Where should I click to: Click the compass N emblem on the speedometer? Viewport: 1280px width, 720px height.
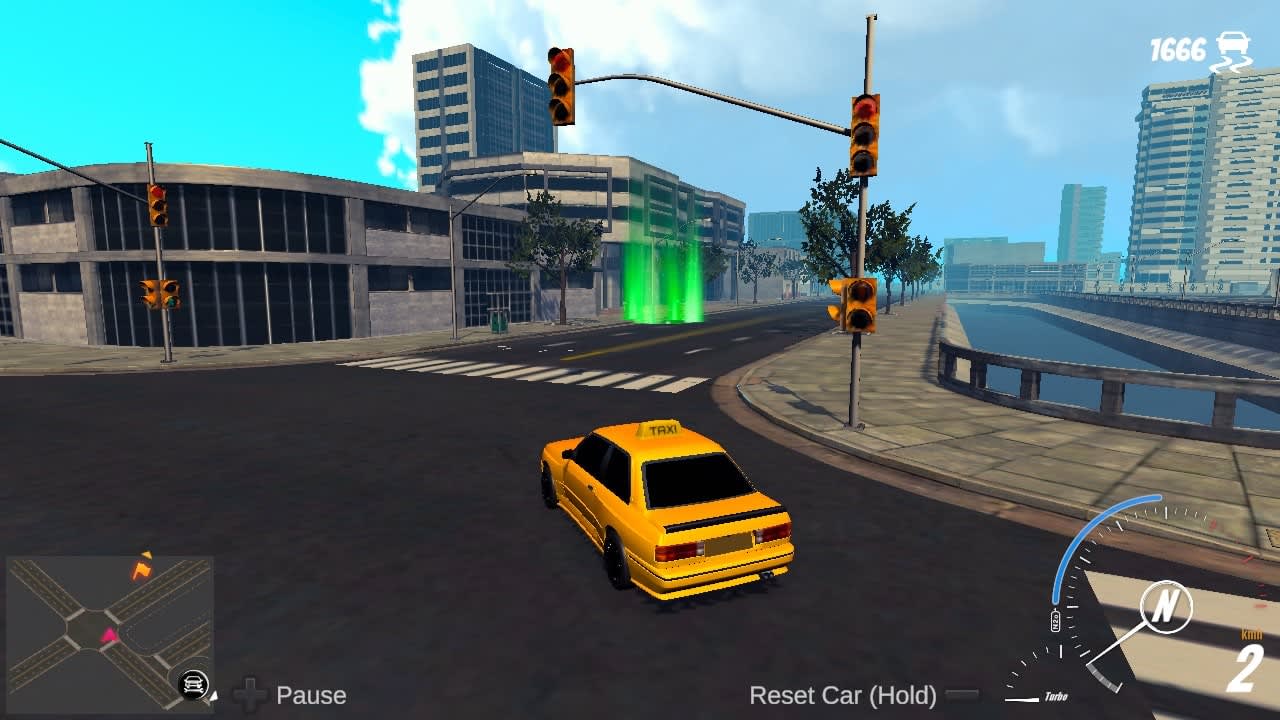[x=1165, y=605]
